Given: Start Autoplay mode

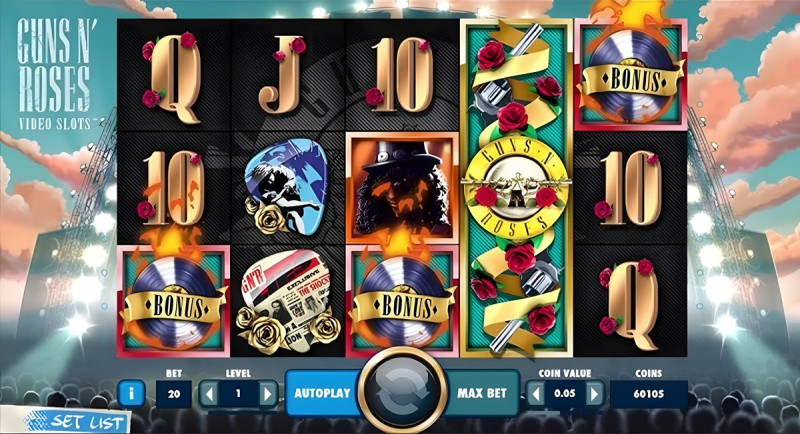Looking at the screenshot, I should [322, 393].
